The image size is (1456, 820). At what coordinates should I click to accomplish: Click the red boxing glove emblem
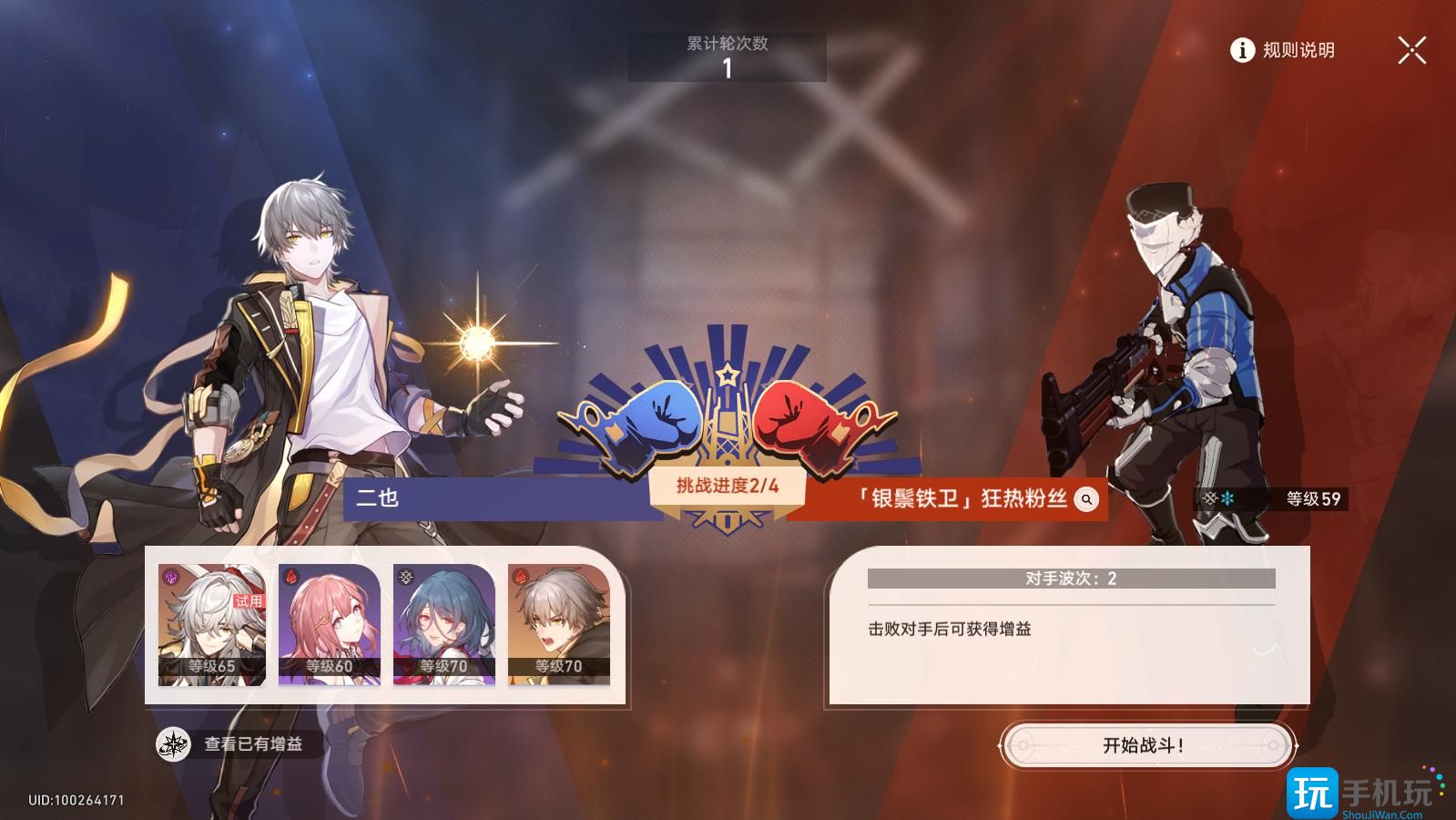(x=794, y=419)
